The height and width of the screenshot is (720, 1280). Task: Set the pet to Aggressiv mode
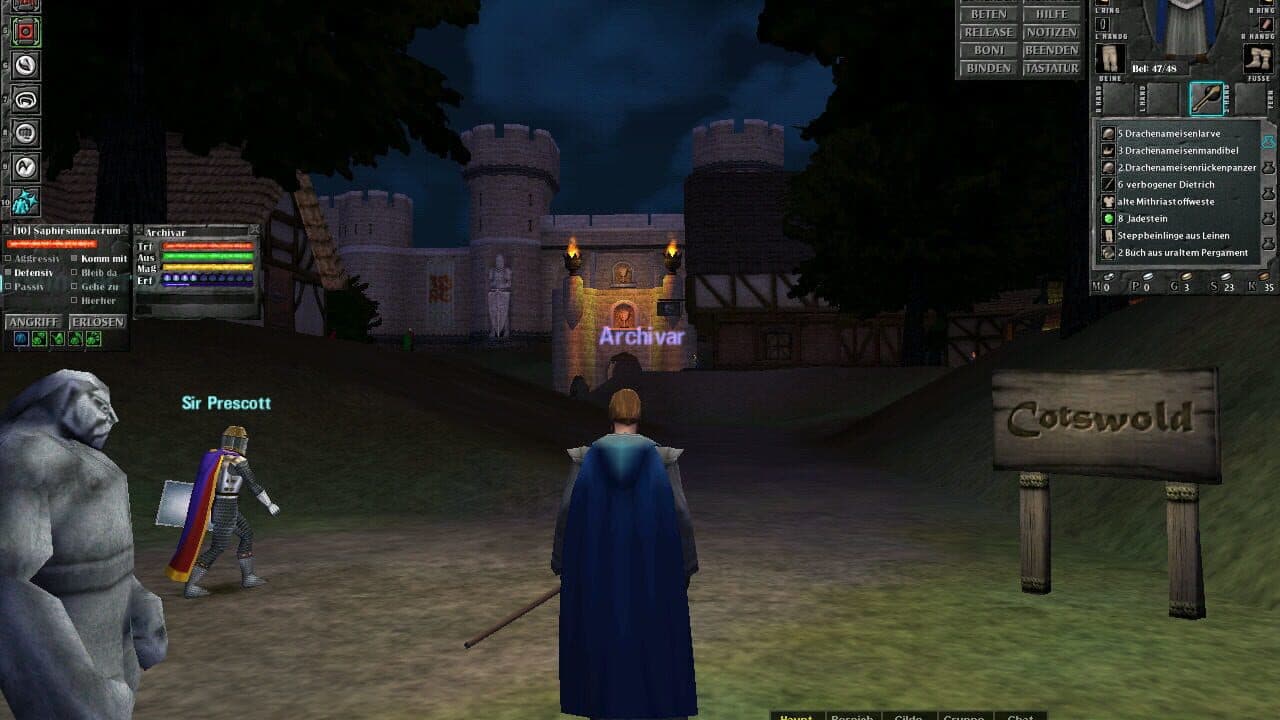coord(8,257)
